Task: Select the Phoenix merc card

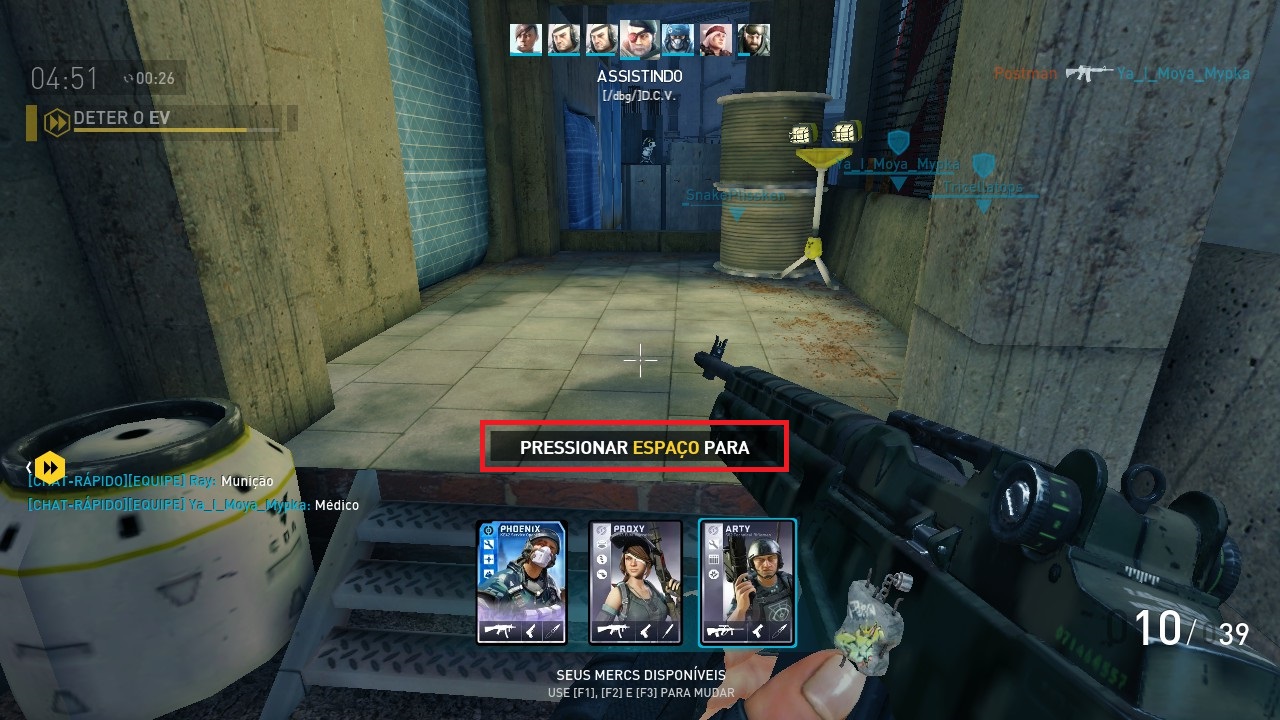Action: click(521, 582)
